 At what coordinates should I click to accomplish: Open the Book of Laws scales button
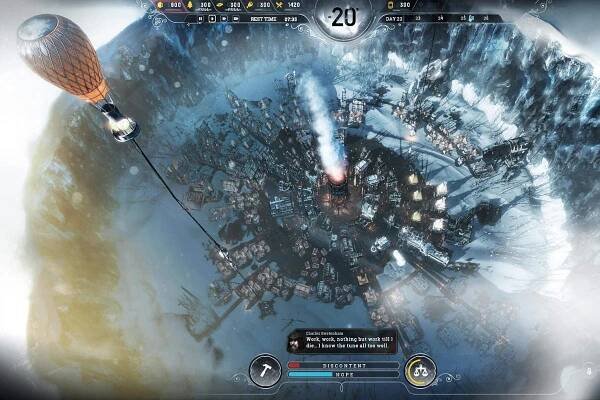pyautogui.click(x=420, y=369)
